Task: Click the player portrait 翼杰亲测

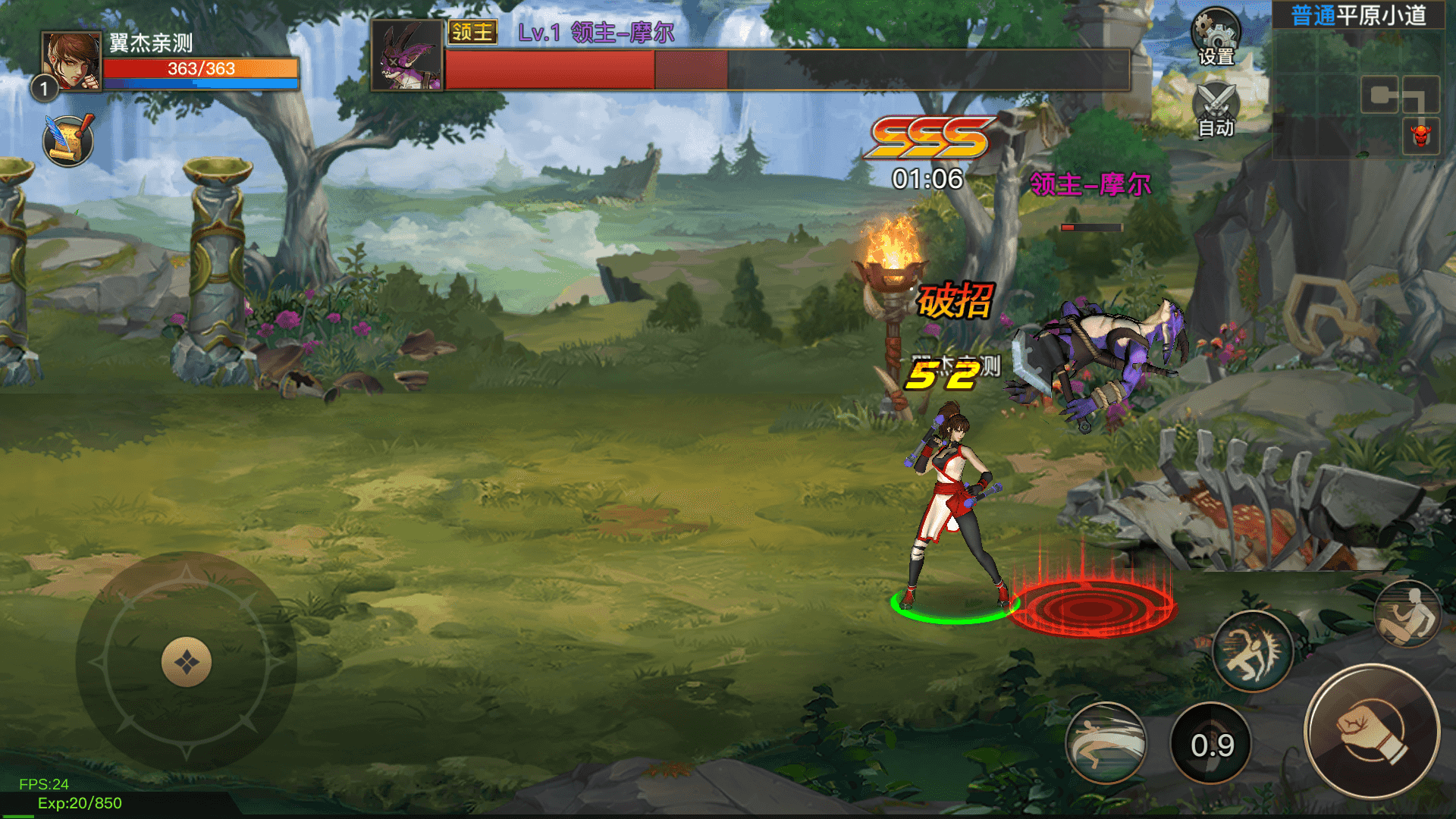Action: pyautogui.click(x=71, y=61)
